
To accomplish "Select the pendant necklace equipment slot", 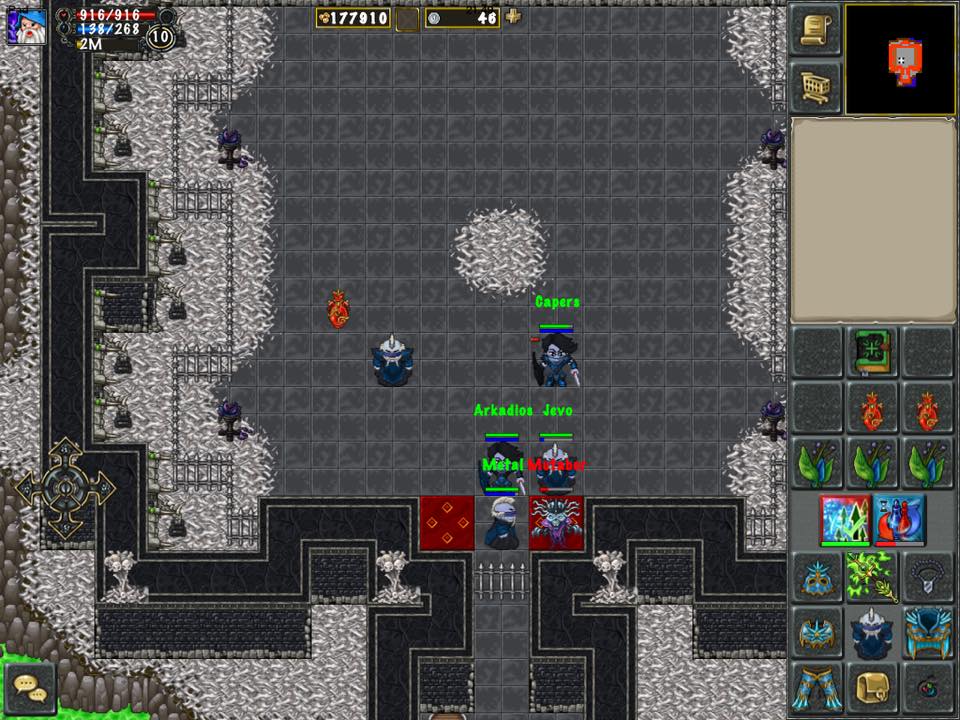I will pos(927,576).
